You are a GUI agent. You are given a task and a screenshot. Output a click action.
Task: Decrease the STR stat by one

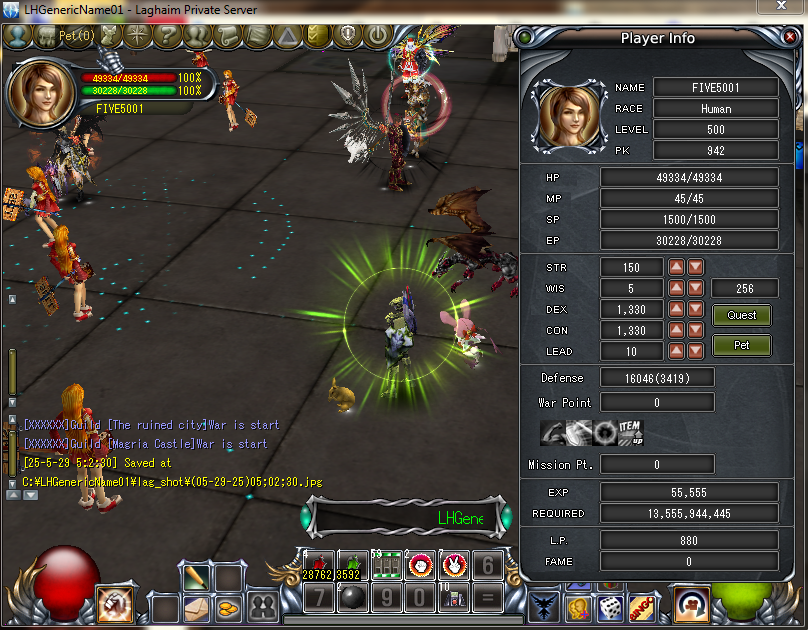[695, 267]
